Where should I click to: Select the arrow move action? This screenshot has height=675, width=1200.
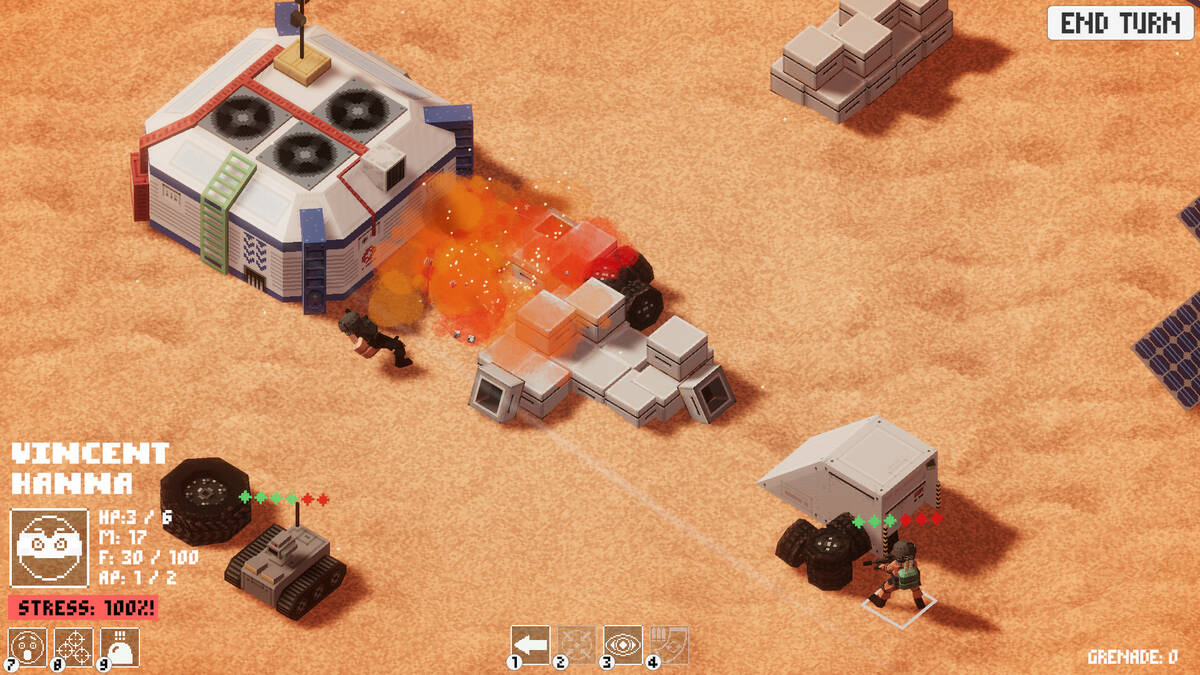[x=530, y=645]
